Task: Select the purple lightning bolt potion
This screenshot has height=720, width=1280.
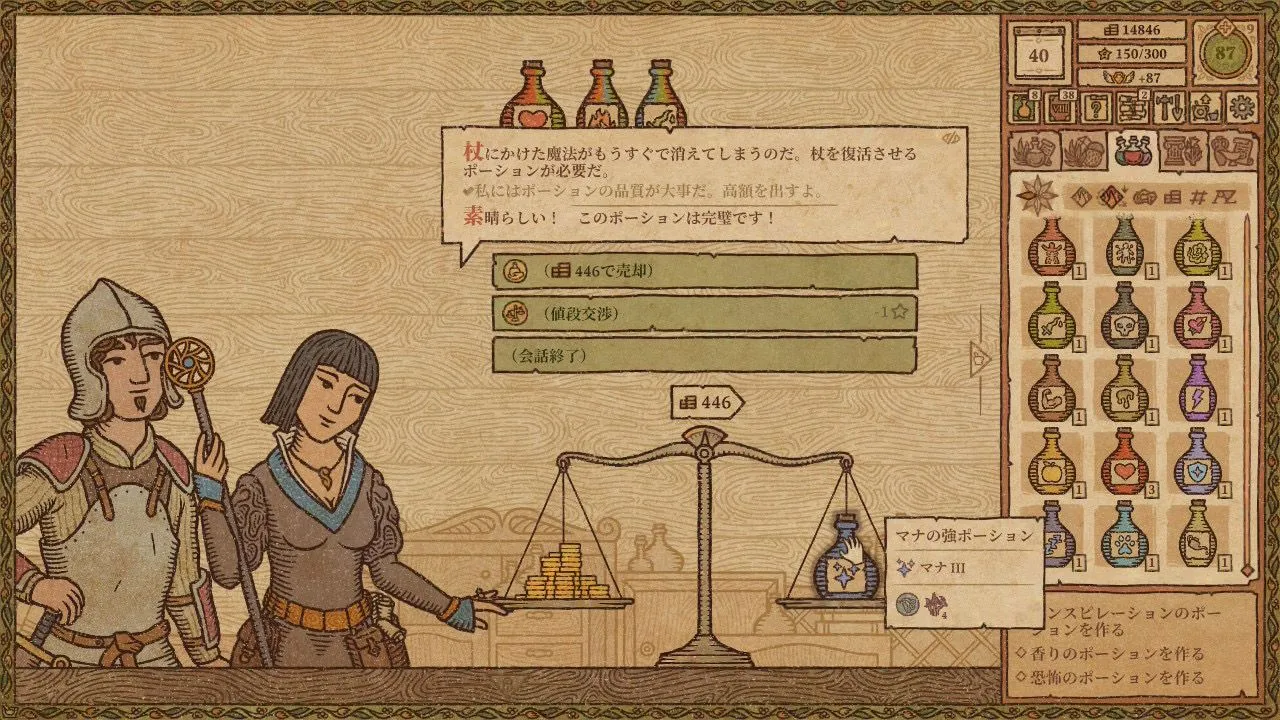Action: pos(1197,390)
